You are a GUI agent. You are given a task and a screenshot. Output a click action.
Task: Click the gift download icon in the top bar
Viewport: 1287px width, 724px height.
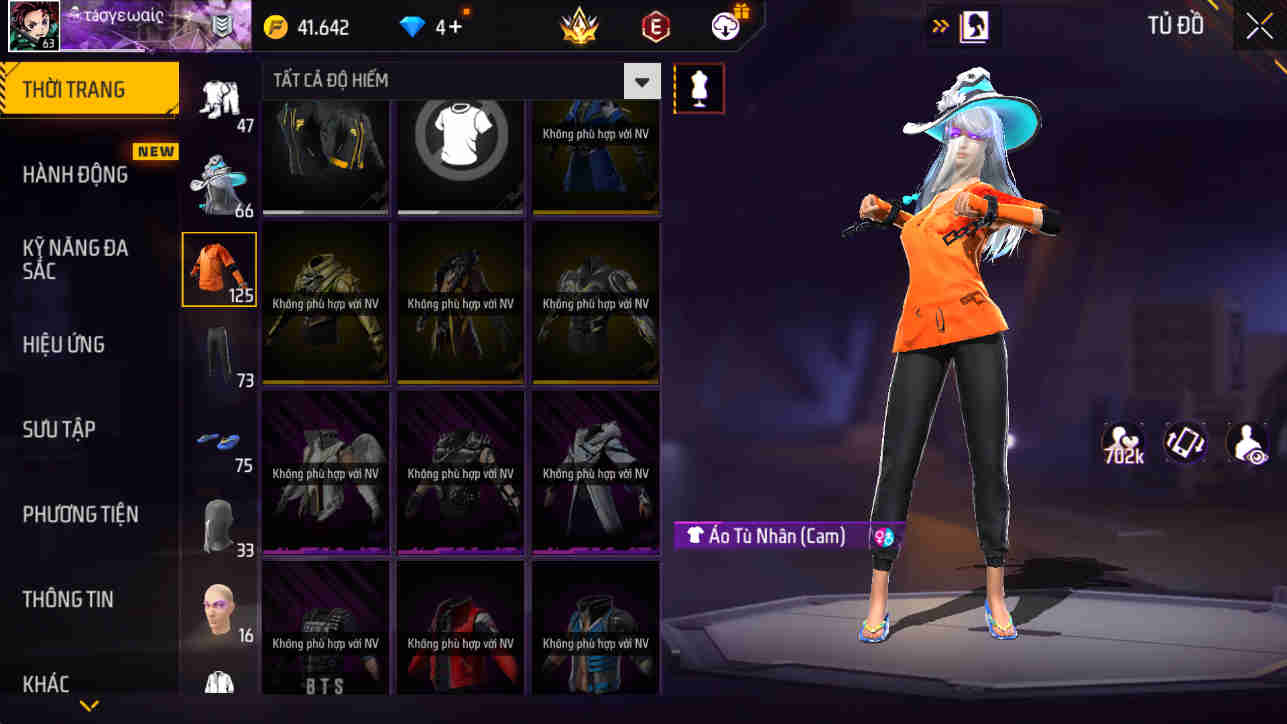pyautogui.click(x=725, y=26)
